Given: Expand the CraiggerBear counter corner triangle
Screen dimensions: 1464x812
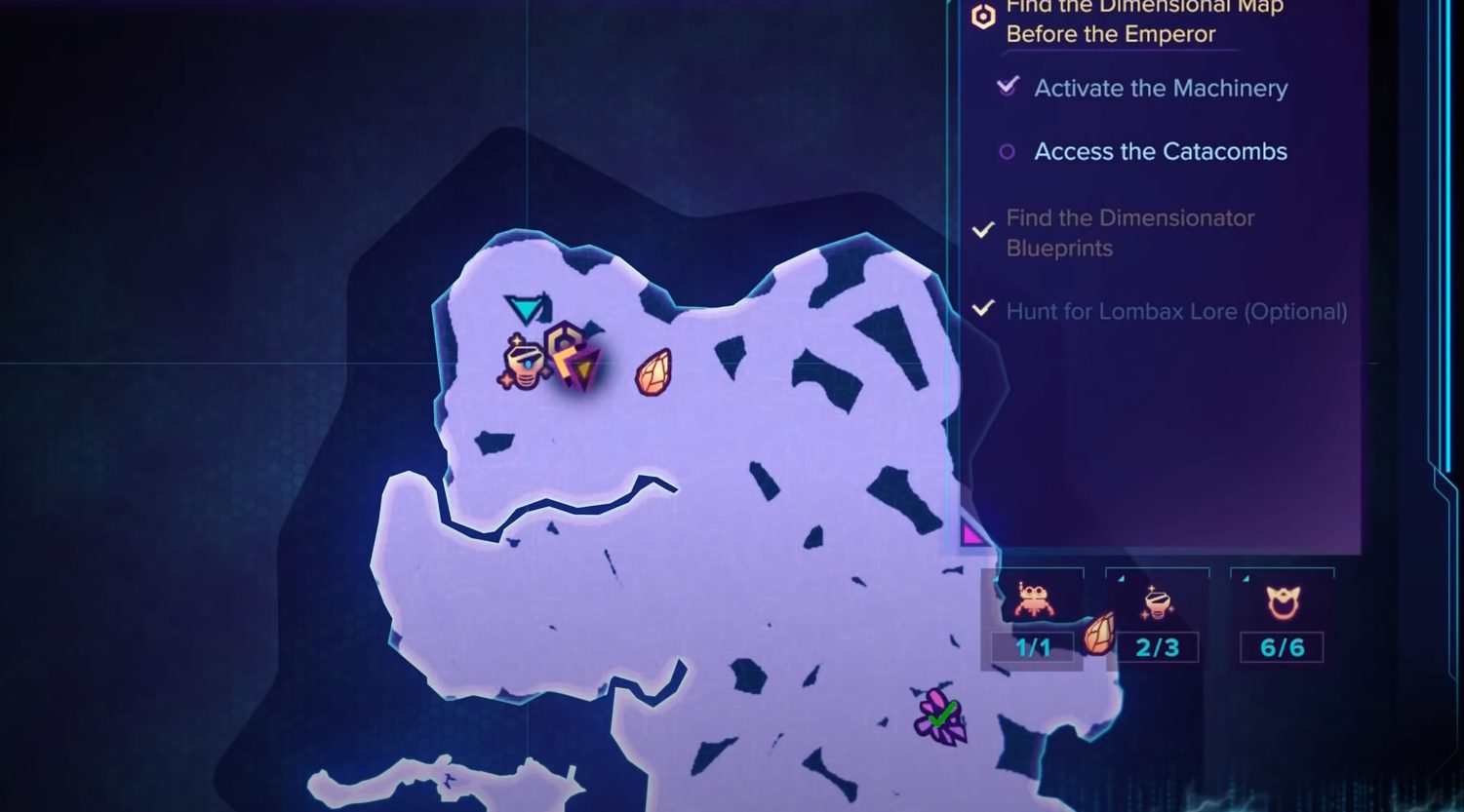Looking at the screenshot, I should coord(995,579).
